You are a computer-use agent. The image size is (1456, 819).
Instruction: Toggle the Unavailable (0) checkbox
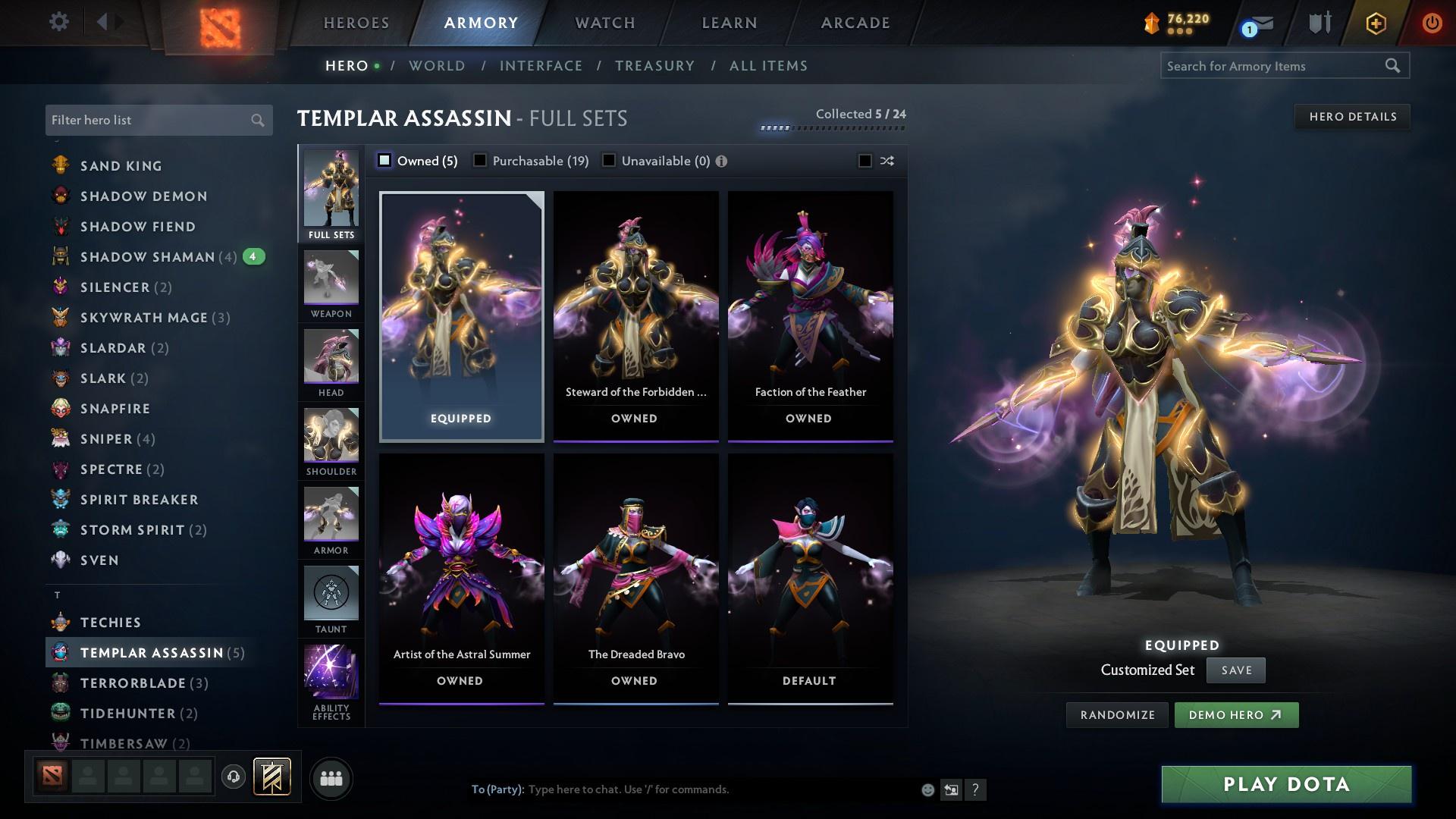point(607,160)
